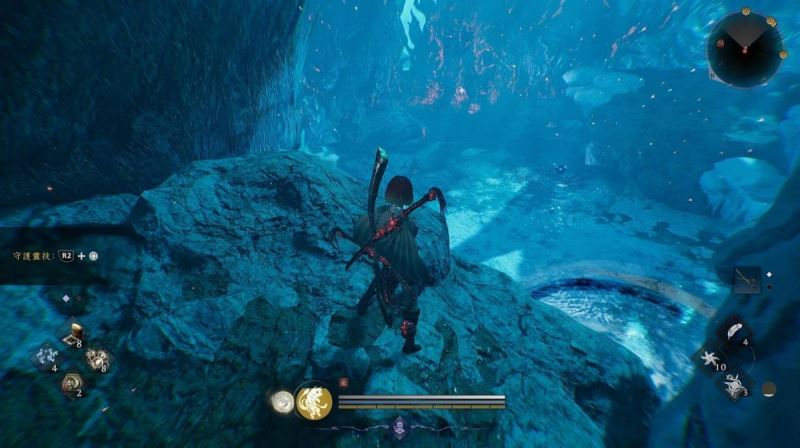Screen dimensions: 800x448
Task: Select the shuriken quick item slot
Action: coord(711,357)
